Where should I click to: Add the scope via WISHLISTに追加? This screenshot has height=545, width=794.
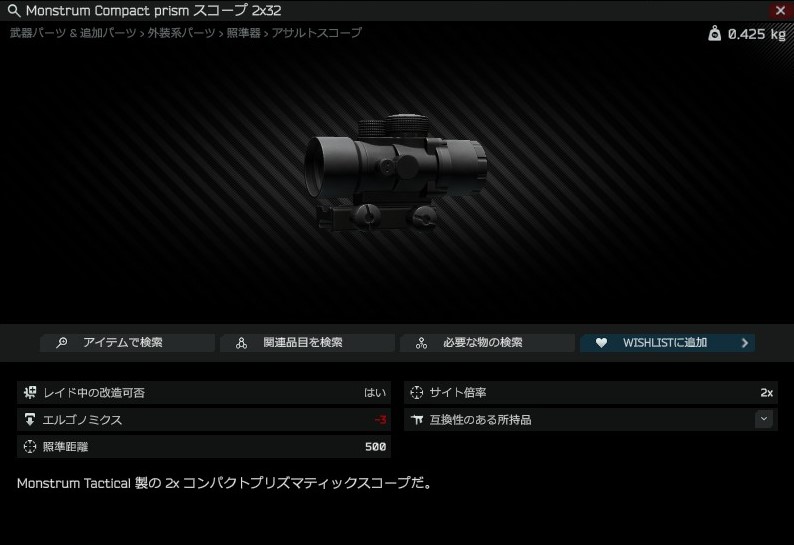click(x=667, y=343)
